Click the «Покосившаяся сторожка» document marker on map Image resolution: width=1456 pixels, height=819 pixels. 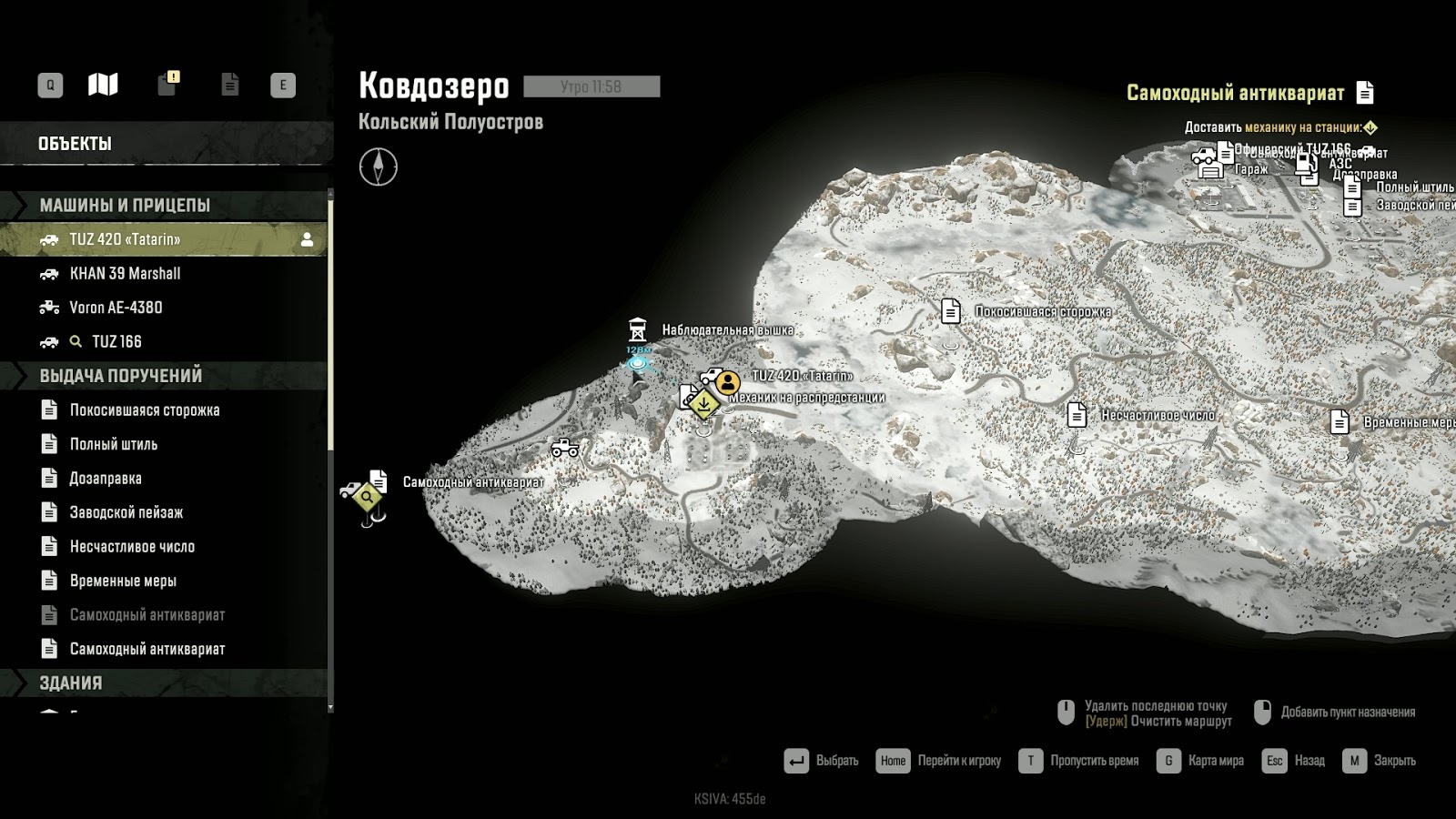(x=951, y=311)
